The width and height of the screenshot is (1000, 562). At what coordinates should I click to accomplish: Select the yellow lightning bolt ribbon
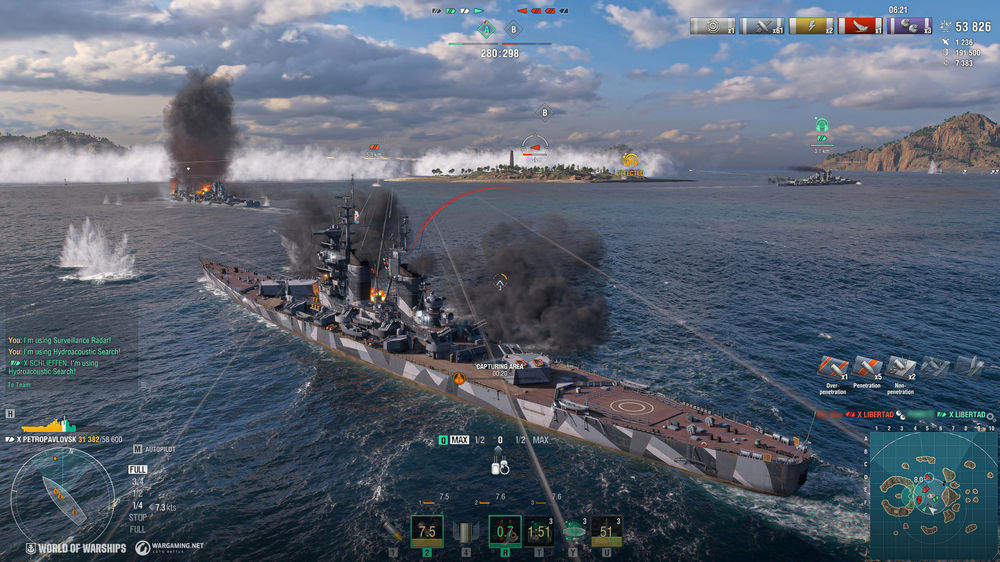(x=811, y=26)
